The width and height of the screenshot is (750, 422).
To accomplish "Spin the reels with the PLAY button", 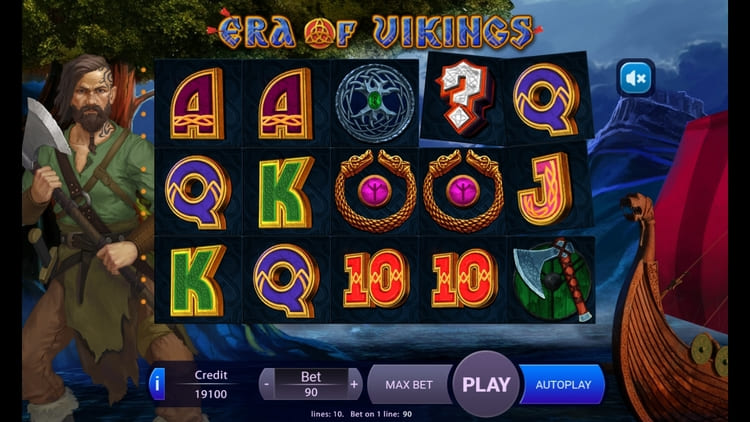I will [x=486, y=384].
